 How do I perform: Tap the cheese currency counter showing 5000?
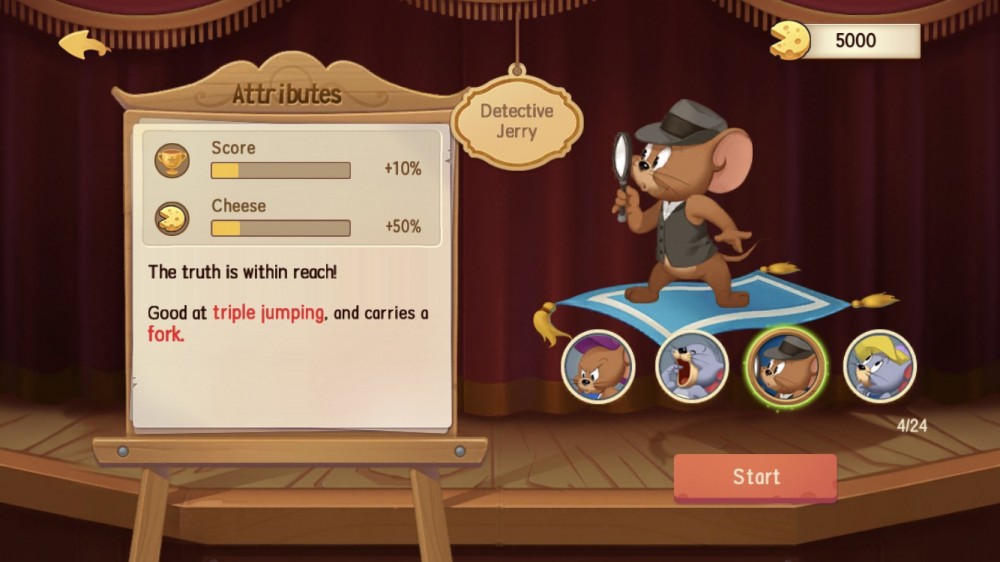(x=846, y=41)
